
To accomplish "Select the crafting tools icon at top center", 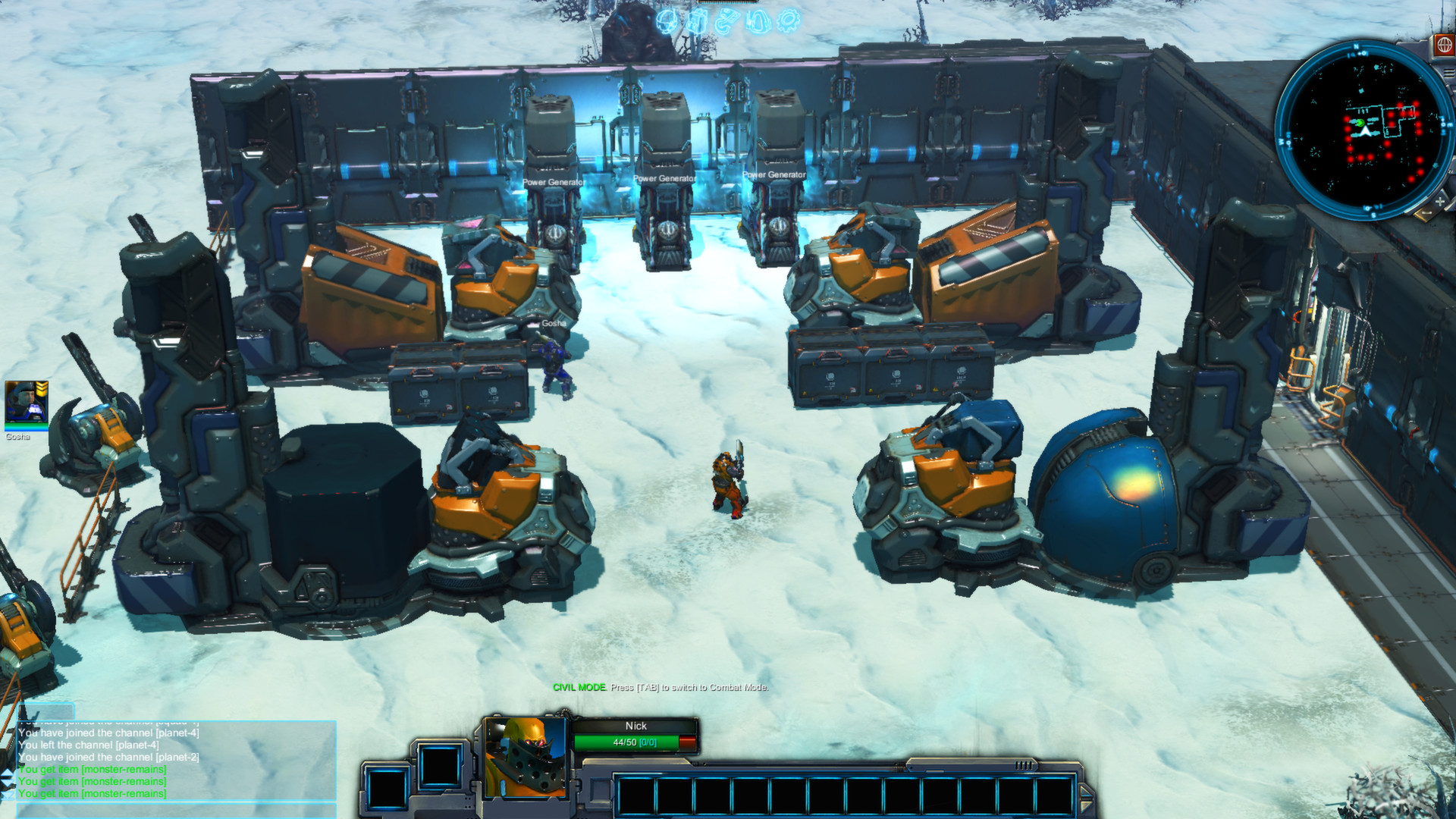I will 728,20.
